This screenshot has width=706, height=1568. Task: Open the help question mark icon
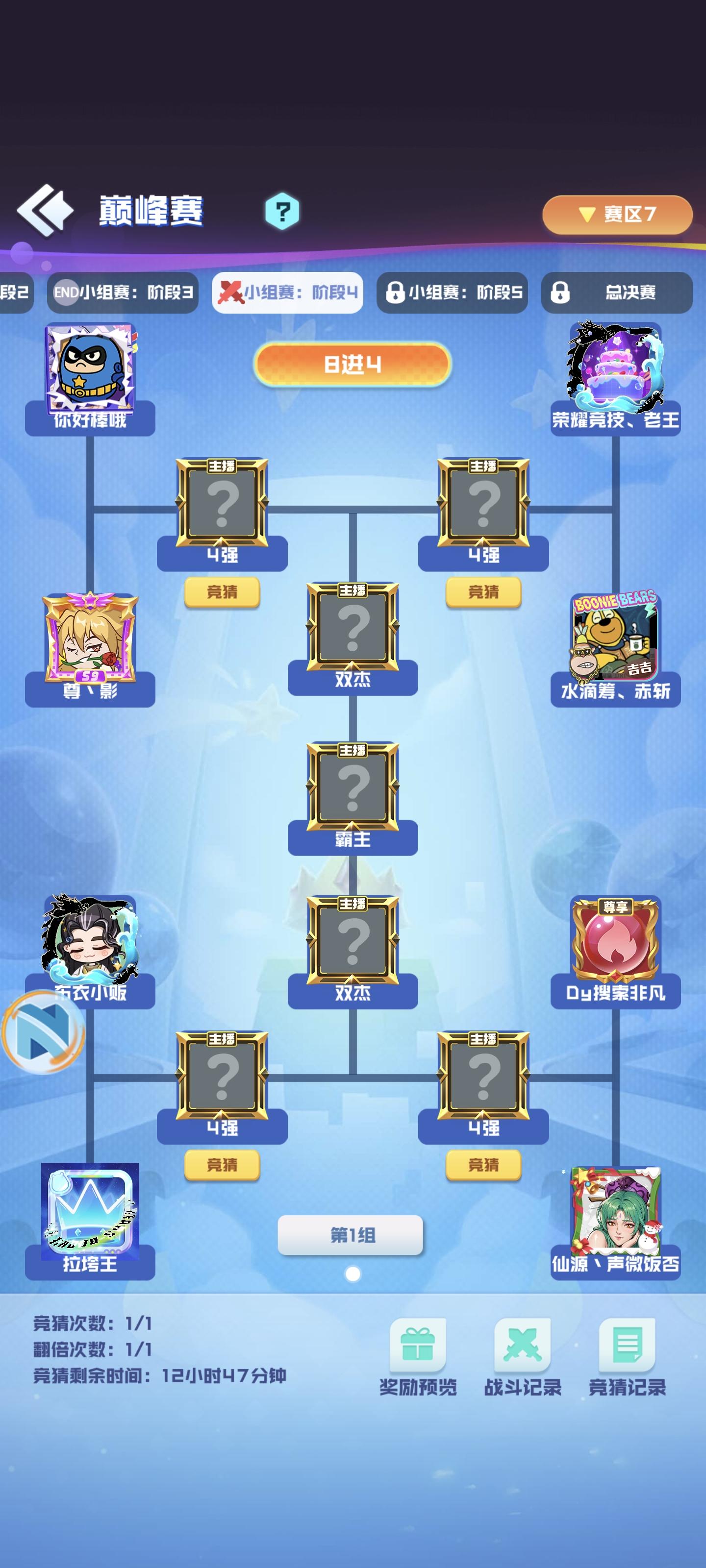pyautogui.click(x=282, y=211)
